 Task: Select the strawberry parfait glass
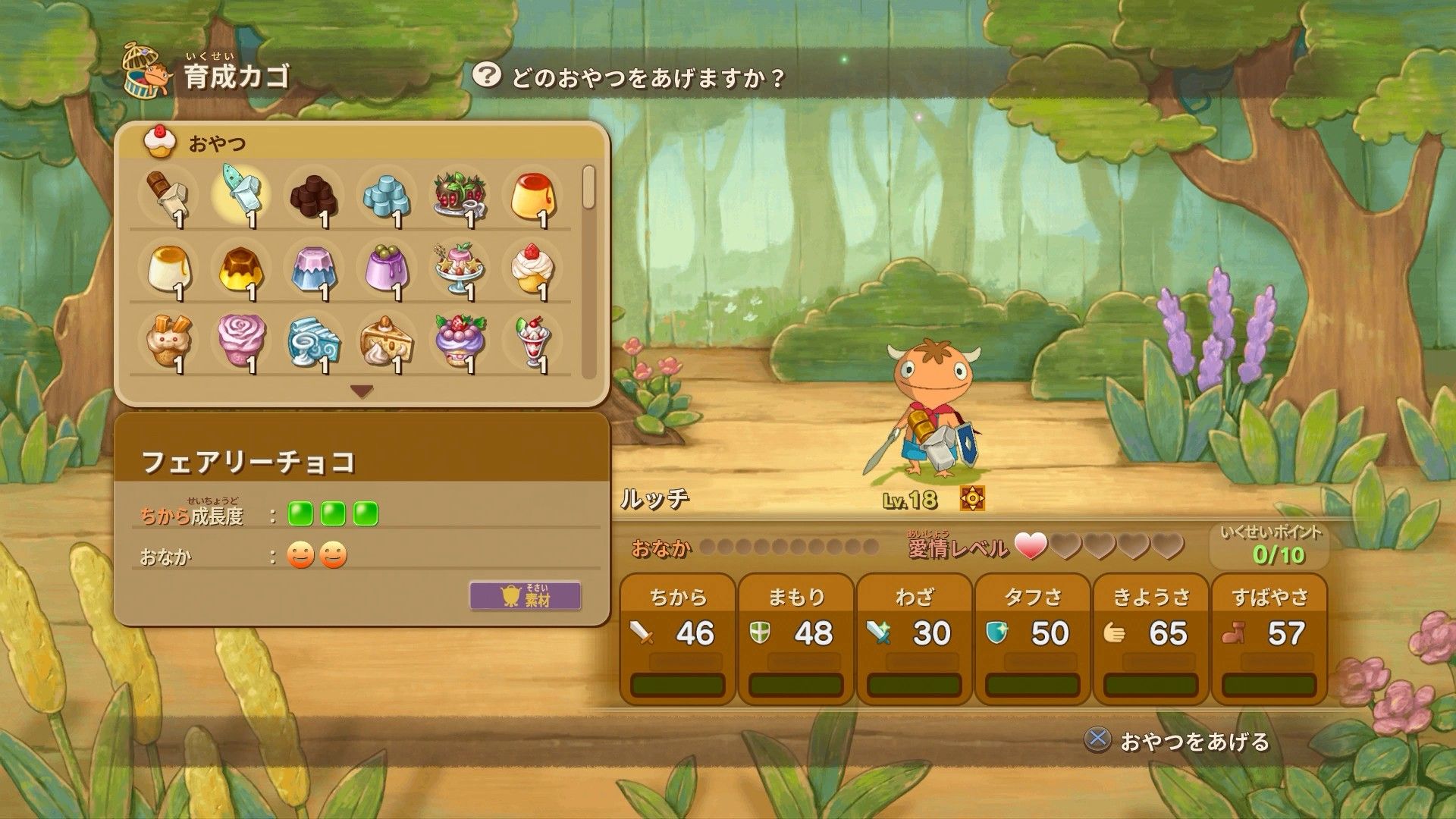pos(532,341)
